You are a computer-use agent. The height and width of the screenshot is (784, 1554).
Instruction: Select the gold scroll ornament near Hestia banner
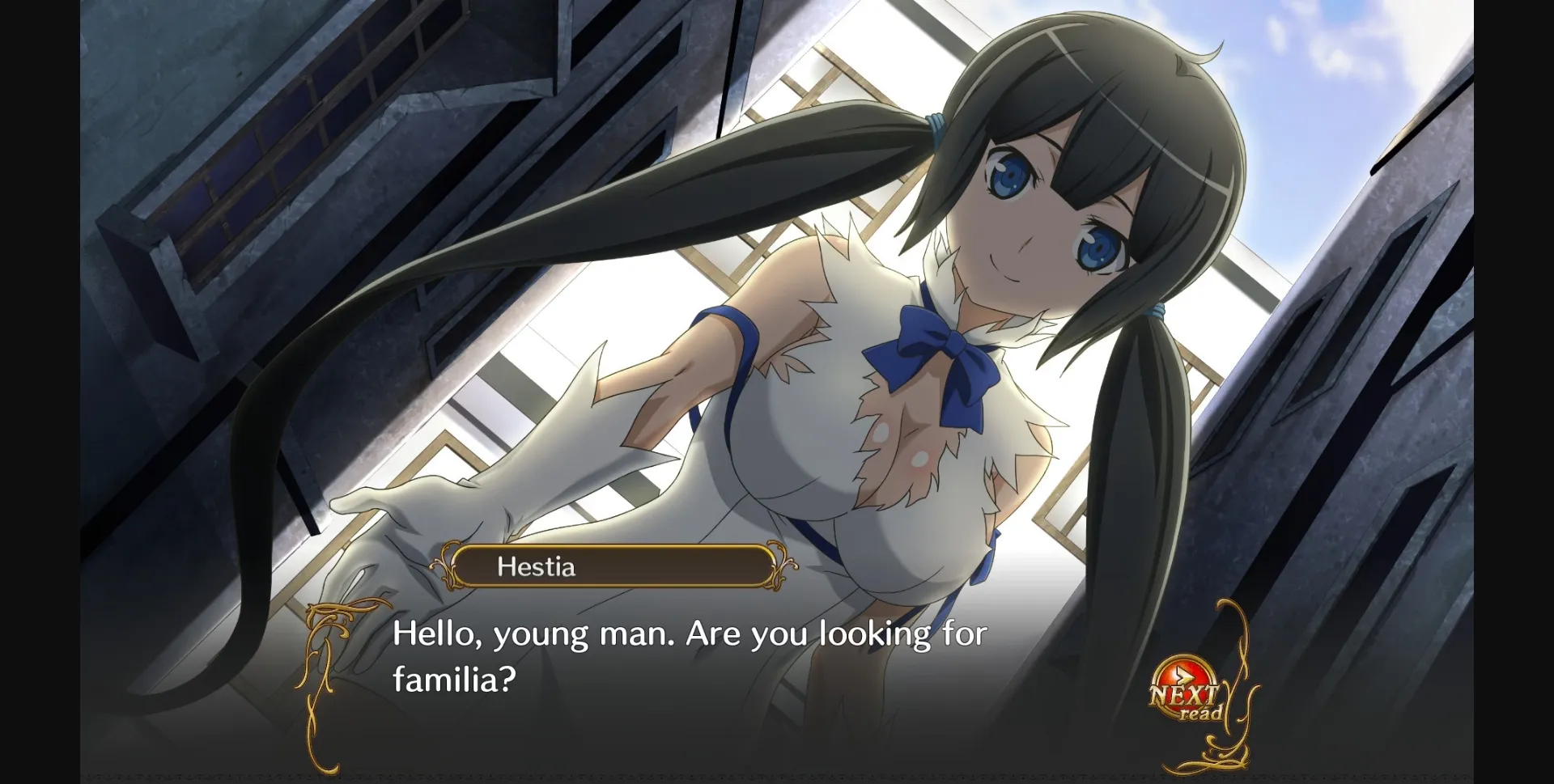(779, 566)
